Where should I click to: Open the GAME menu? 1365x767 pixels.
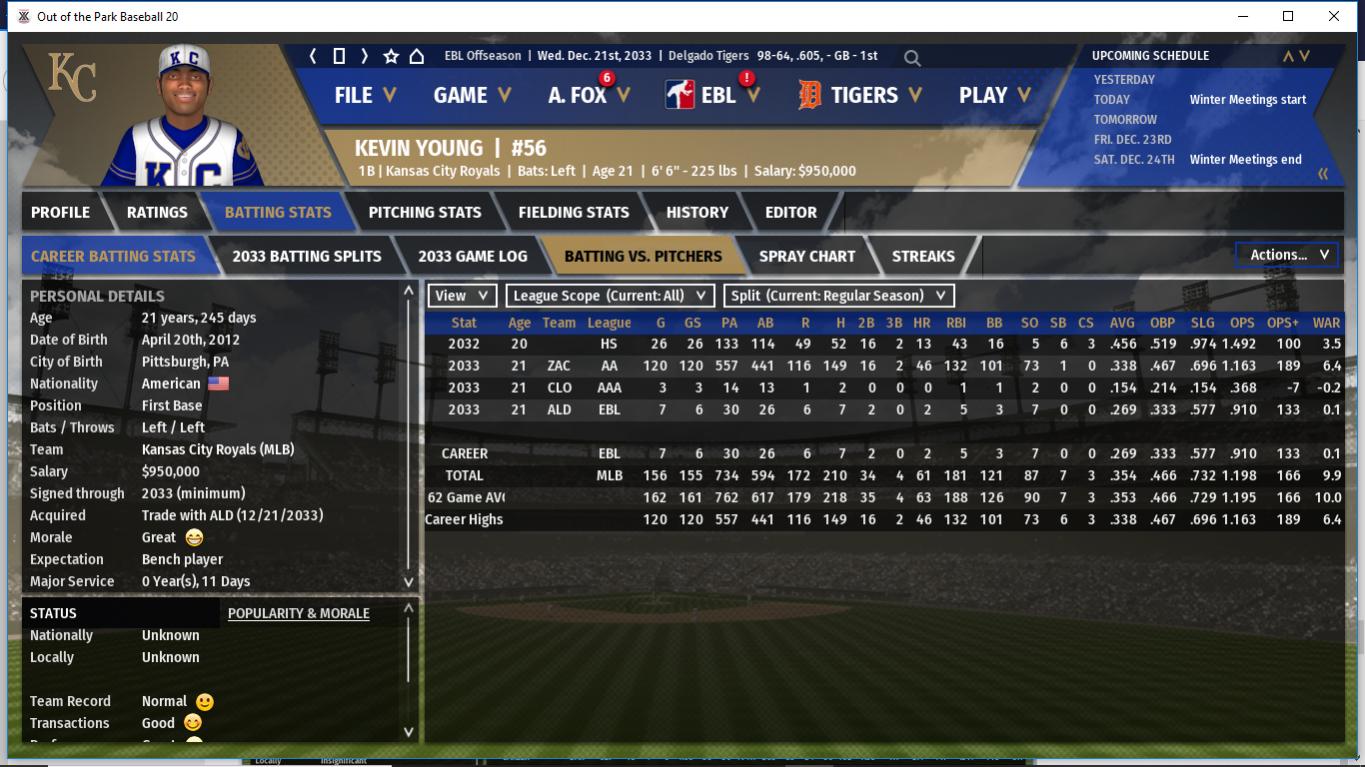pos(471,95)
